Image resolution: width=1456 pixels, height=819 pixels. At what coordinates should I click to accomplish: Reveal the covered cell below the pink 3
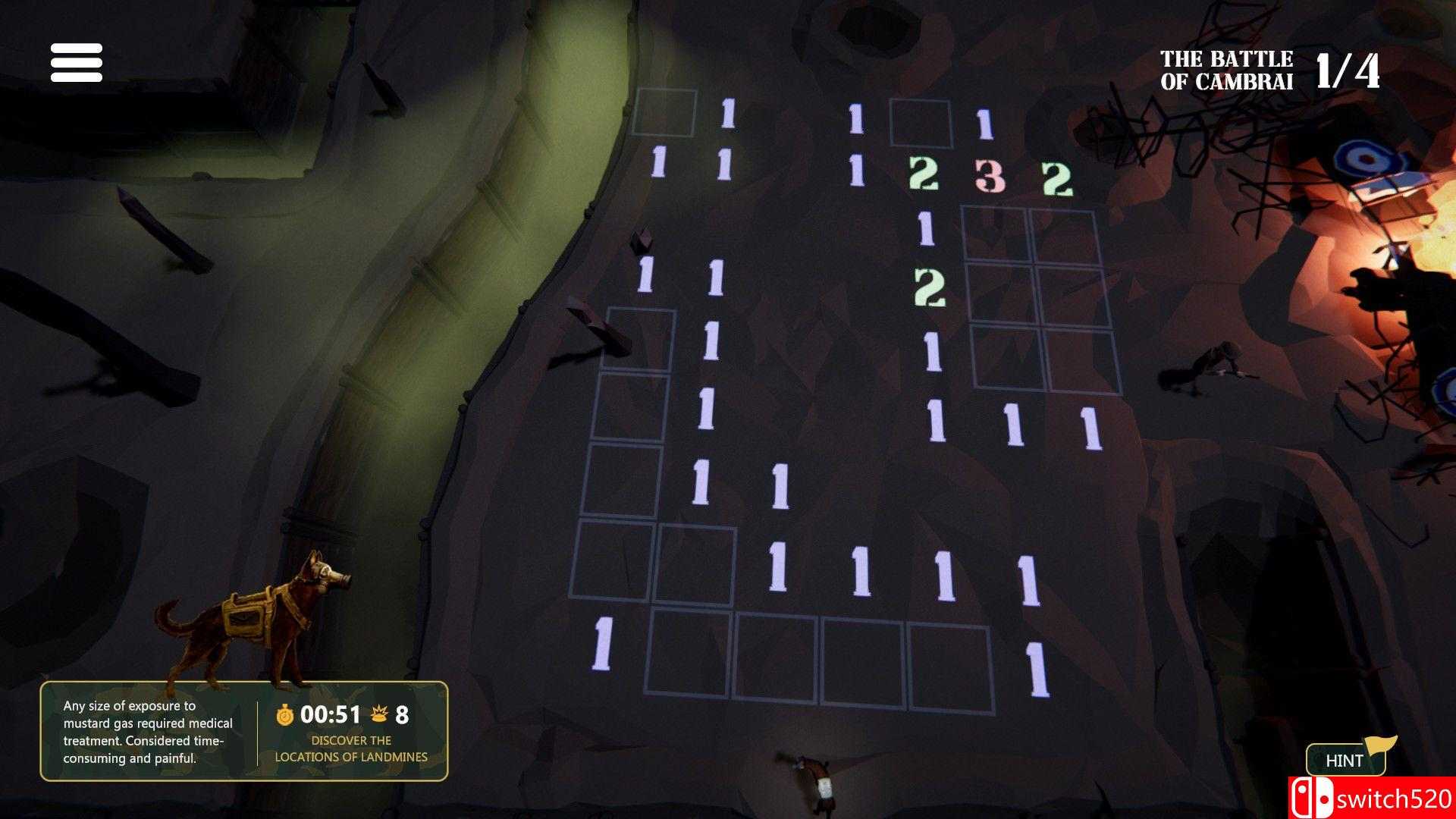(x=993, y=231)
